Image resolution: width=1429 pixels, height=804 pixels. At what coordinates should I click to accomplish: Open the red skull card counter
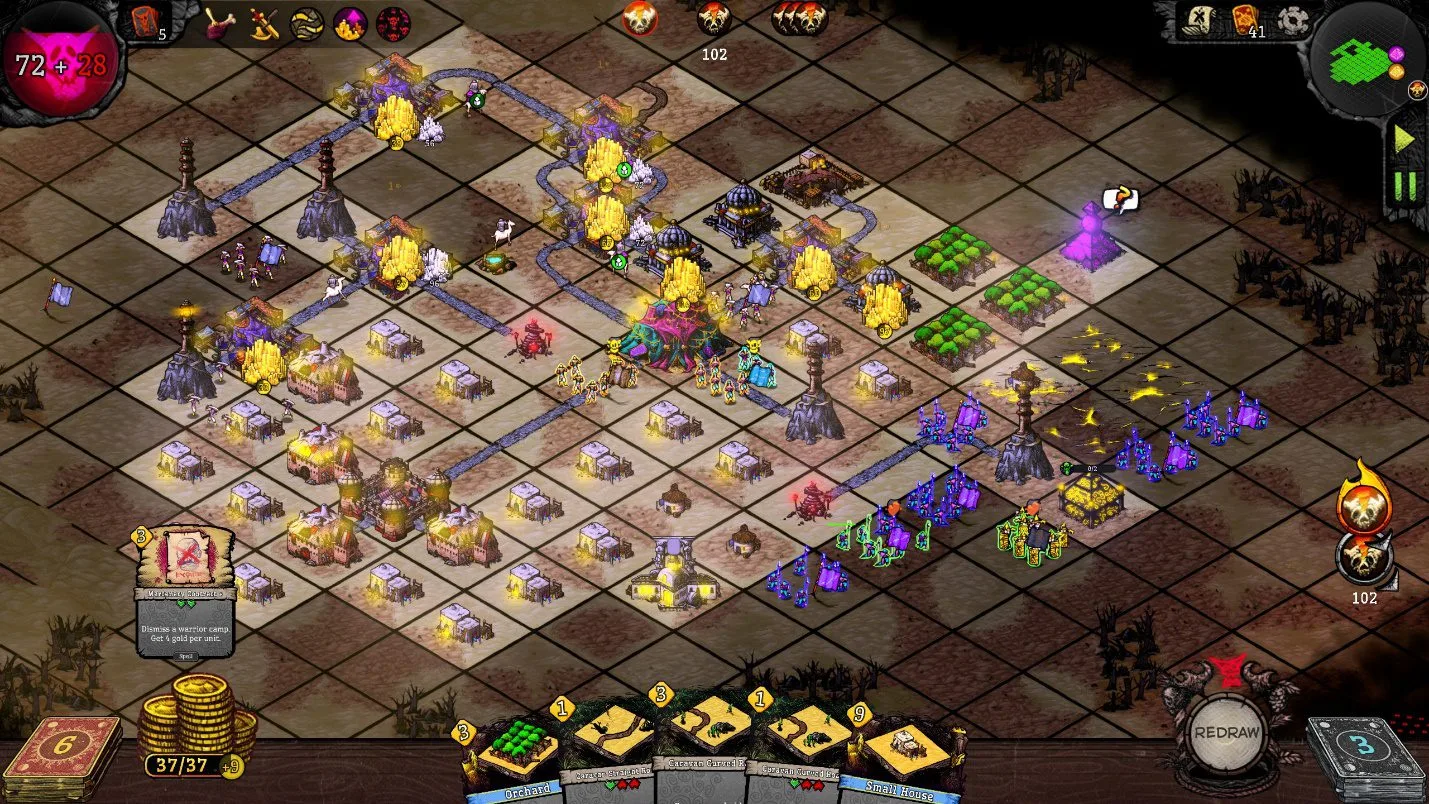point(145,20)
